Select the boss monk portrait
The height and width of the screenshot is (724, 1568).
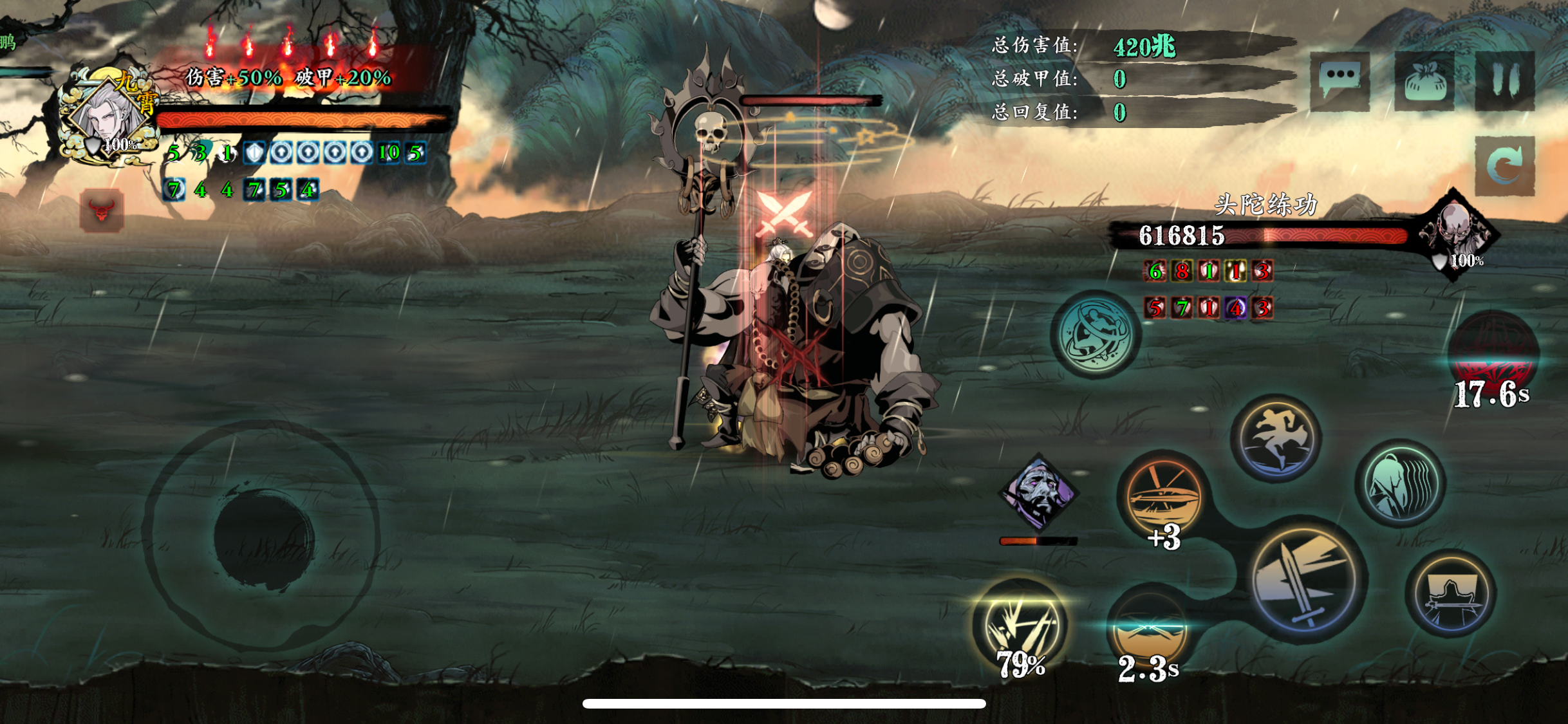1456,232
